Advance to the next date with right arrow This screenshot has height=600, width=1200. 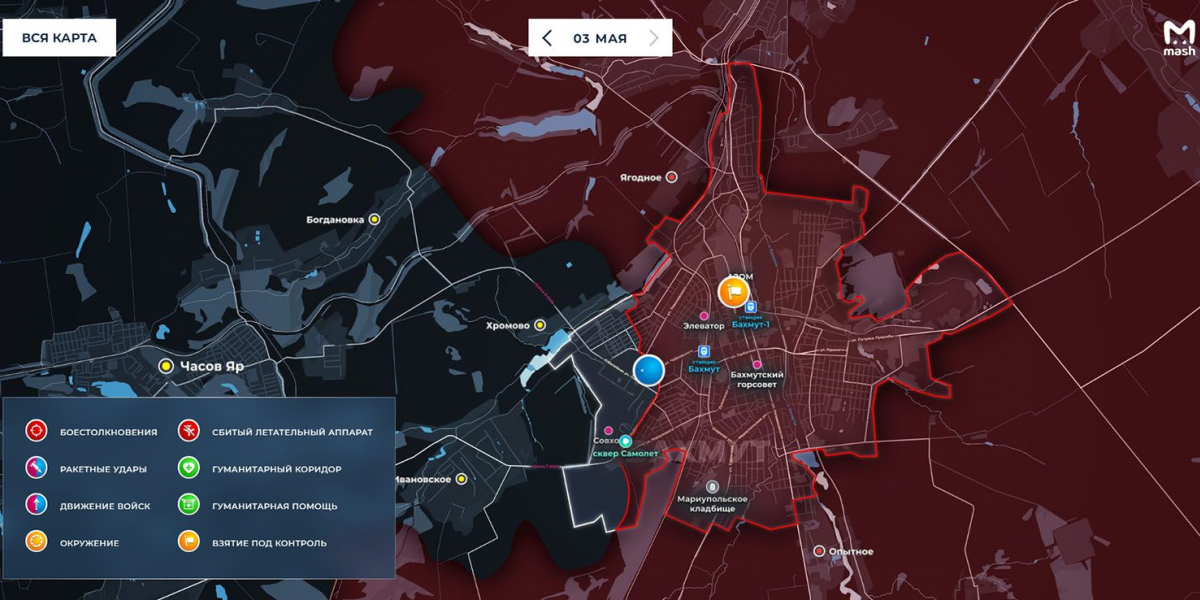pyautogui.click(x=654, y=38)
